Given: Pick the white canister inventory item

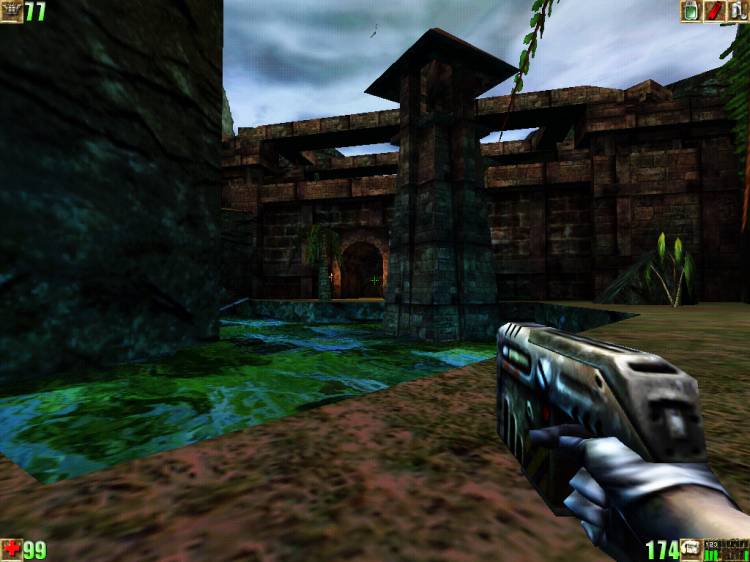Looking at the screenshot, I should pyautogui.click(x=738, y=11).
